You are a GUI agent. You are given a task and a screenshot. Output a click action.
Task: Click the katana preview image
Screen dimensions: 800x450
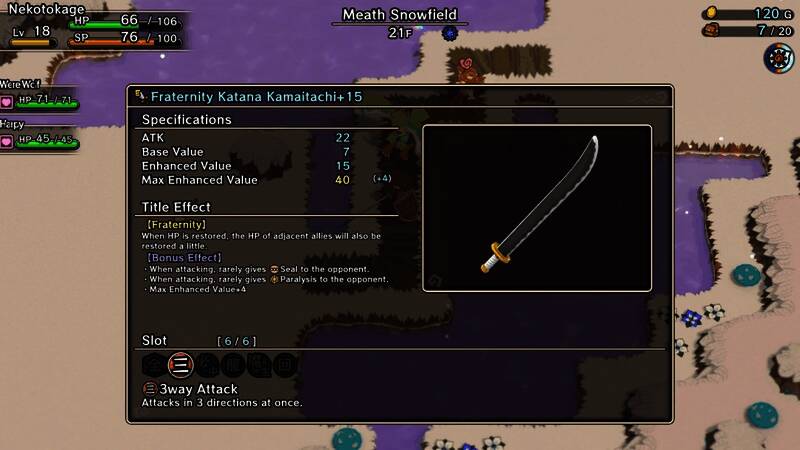pyautogui.click(x=537, y=208)
